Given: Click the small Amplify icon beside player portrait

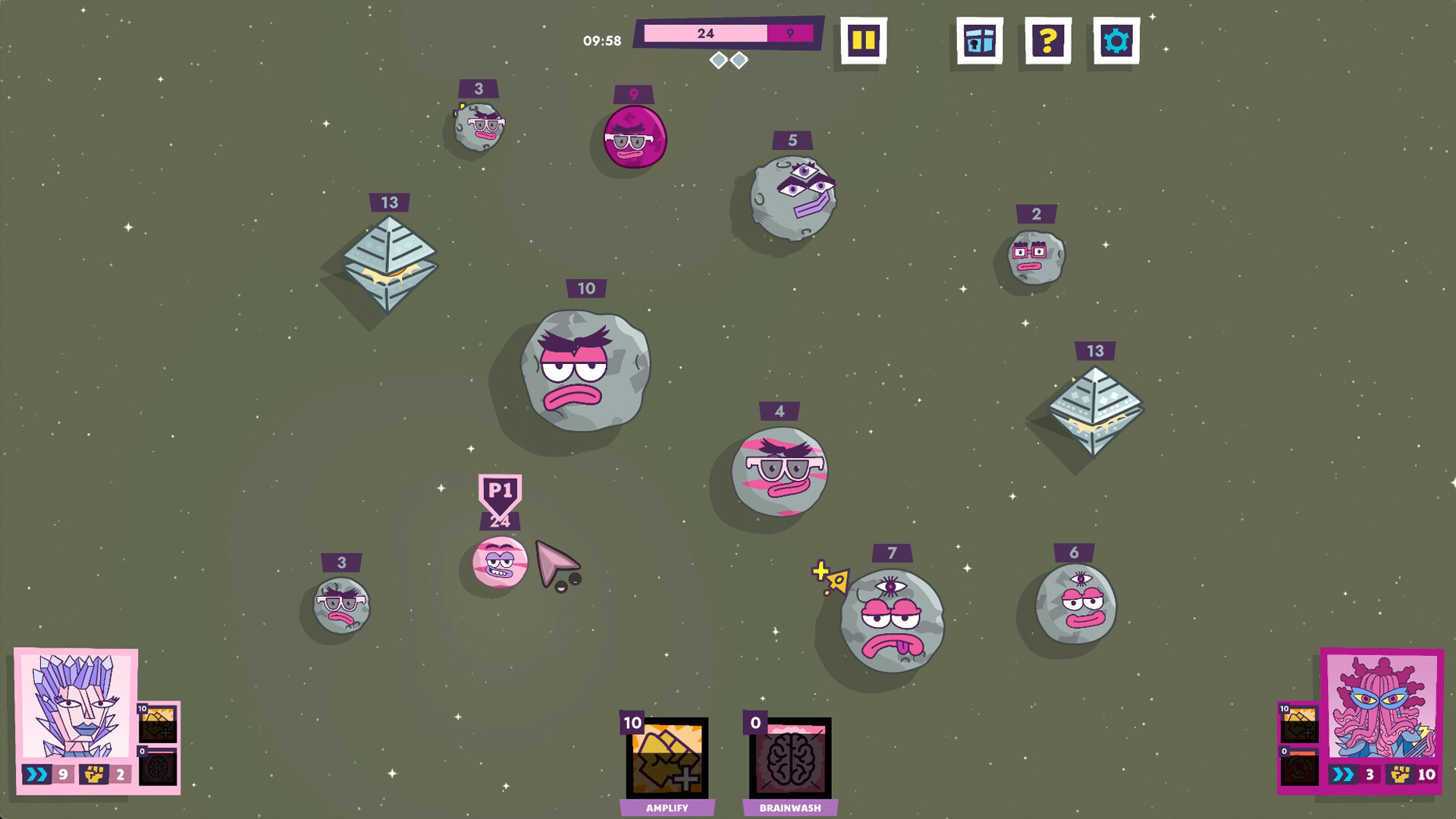Looking at the screenshot, I should tap(159, 724).
